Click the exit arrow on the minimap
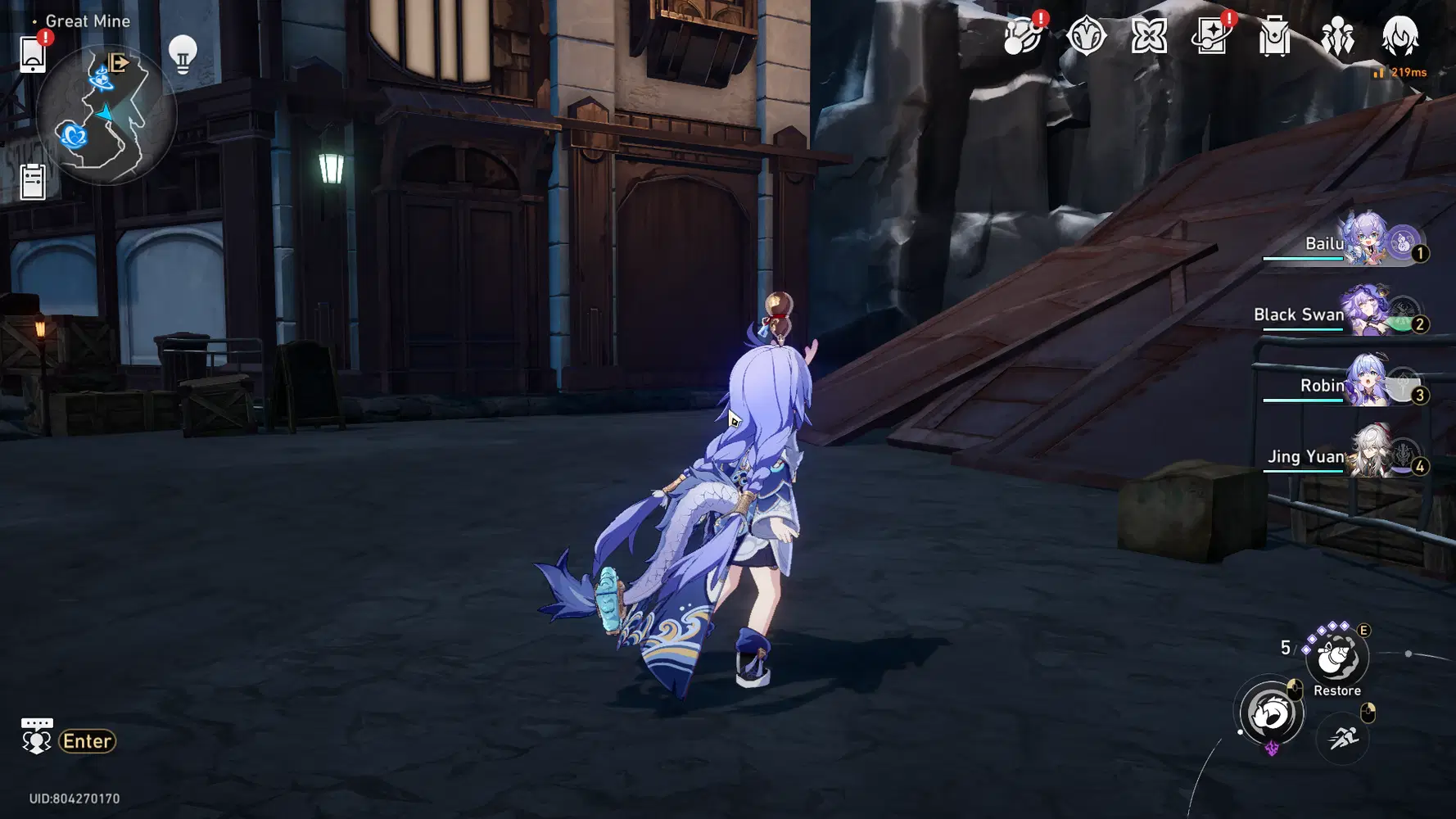 tap(118, 61)
